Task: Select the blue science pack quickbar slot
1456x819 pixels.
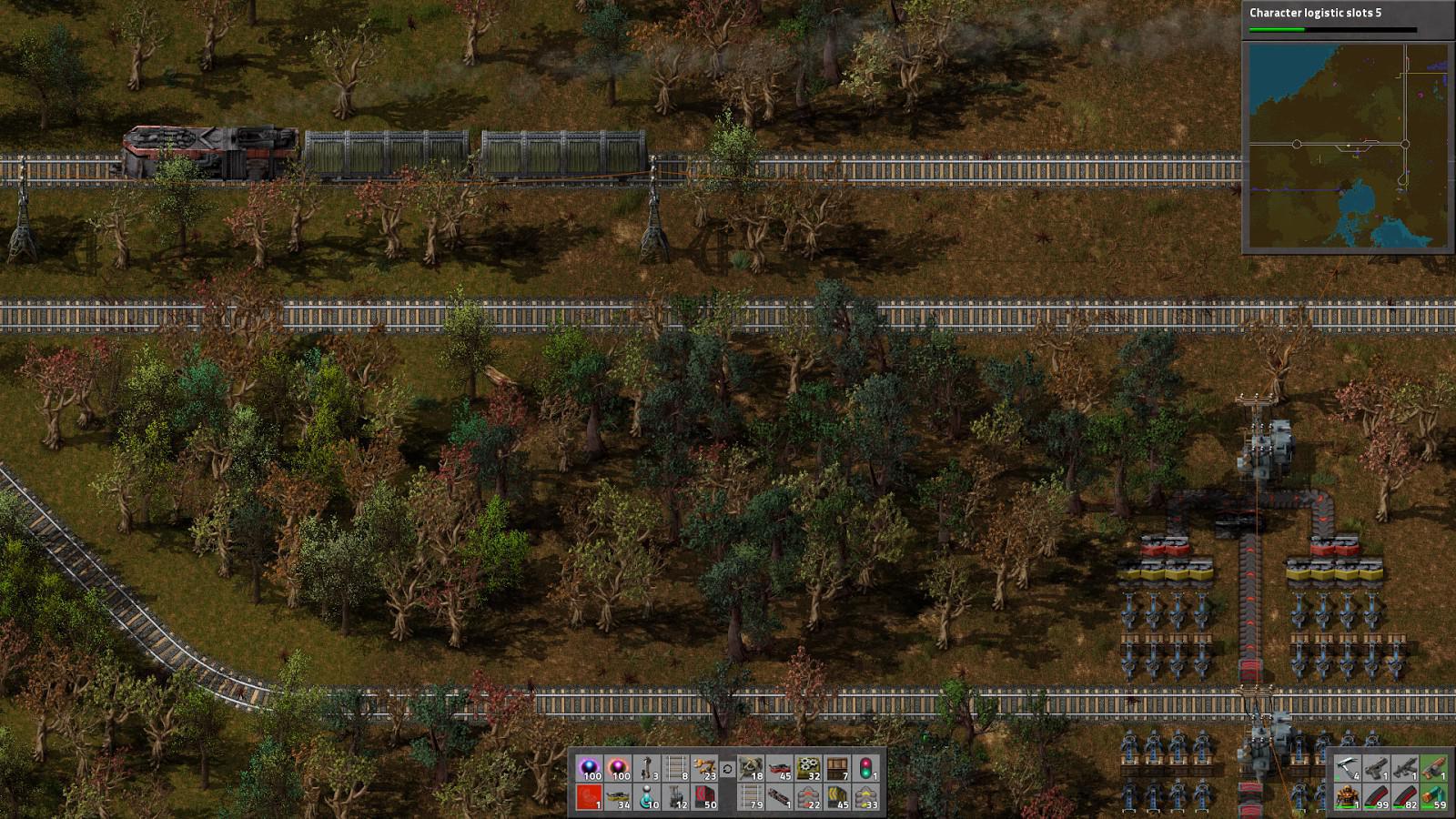Action: tap(589, 769)
